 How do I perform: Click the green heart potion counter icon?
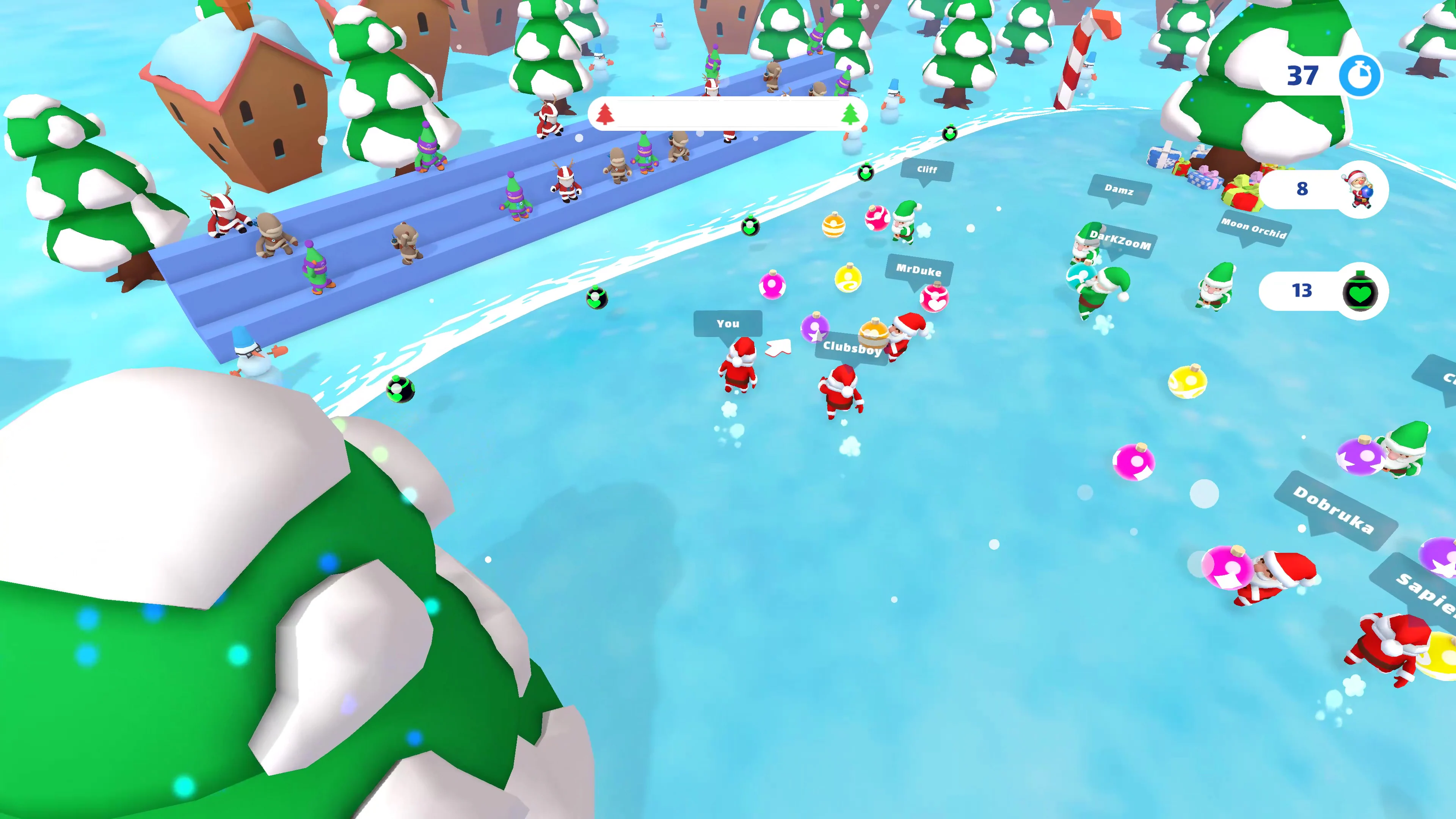(1361, 292)
